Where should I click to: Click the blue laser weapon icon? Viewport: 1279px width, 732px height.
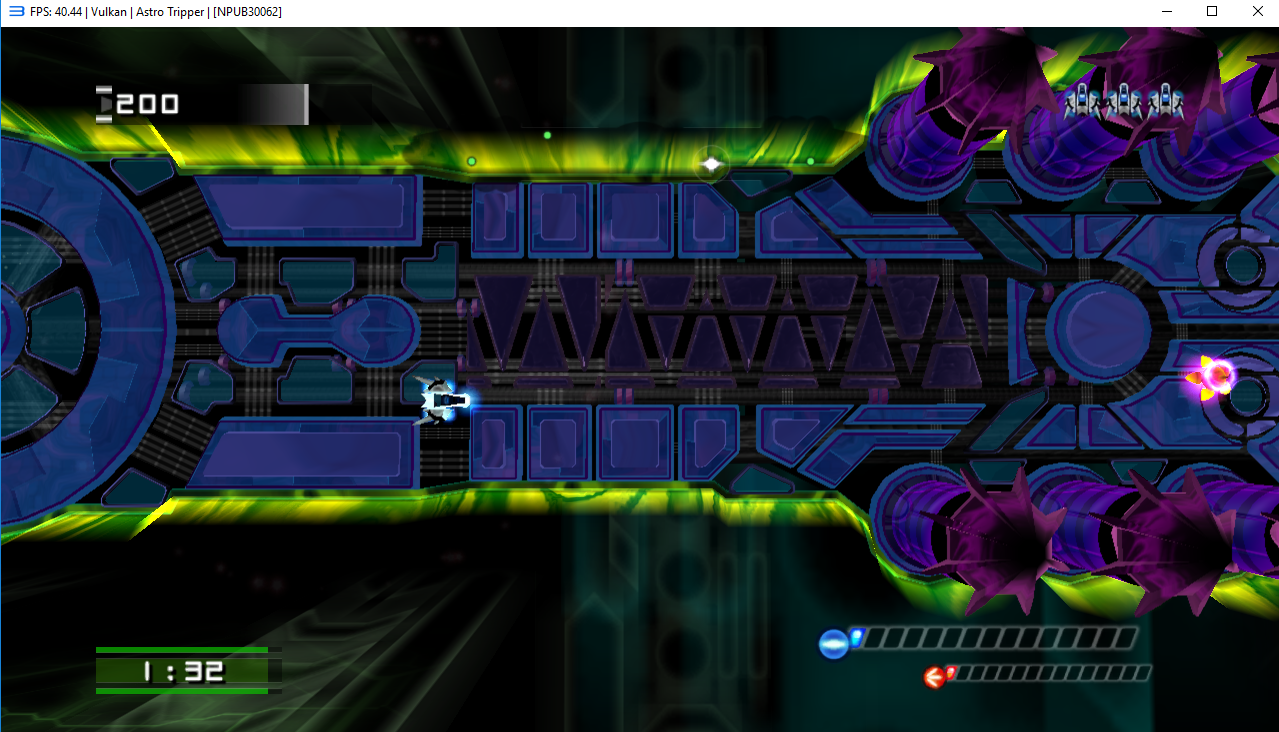point(833,643)
